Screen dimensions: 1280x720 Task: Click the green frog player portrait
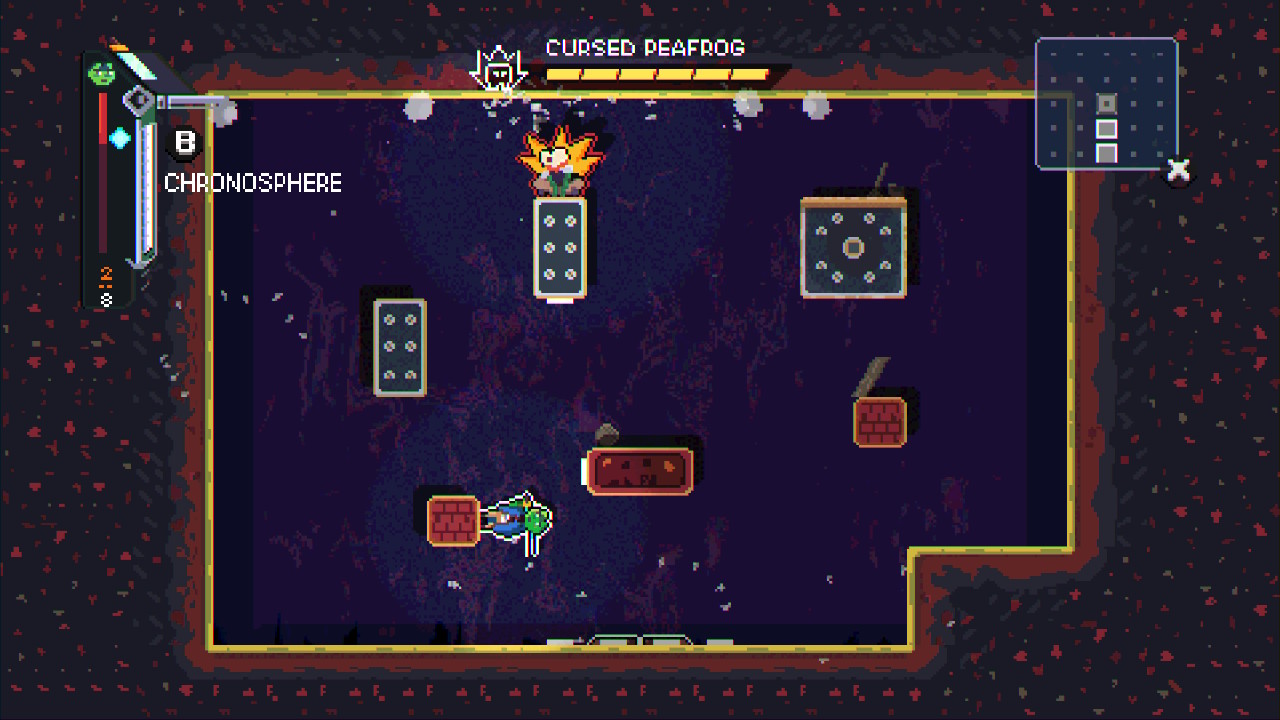point(102,72)
